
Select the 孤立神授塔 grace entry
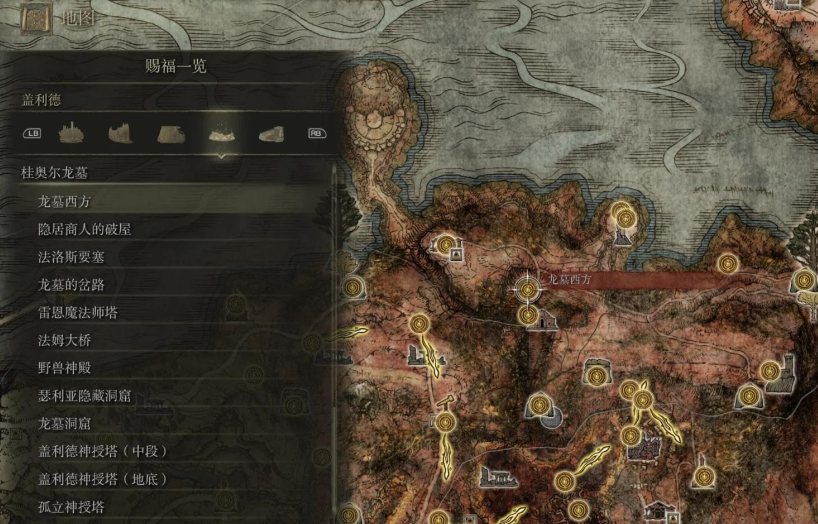(71, 507)
